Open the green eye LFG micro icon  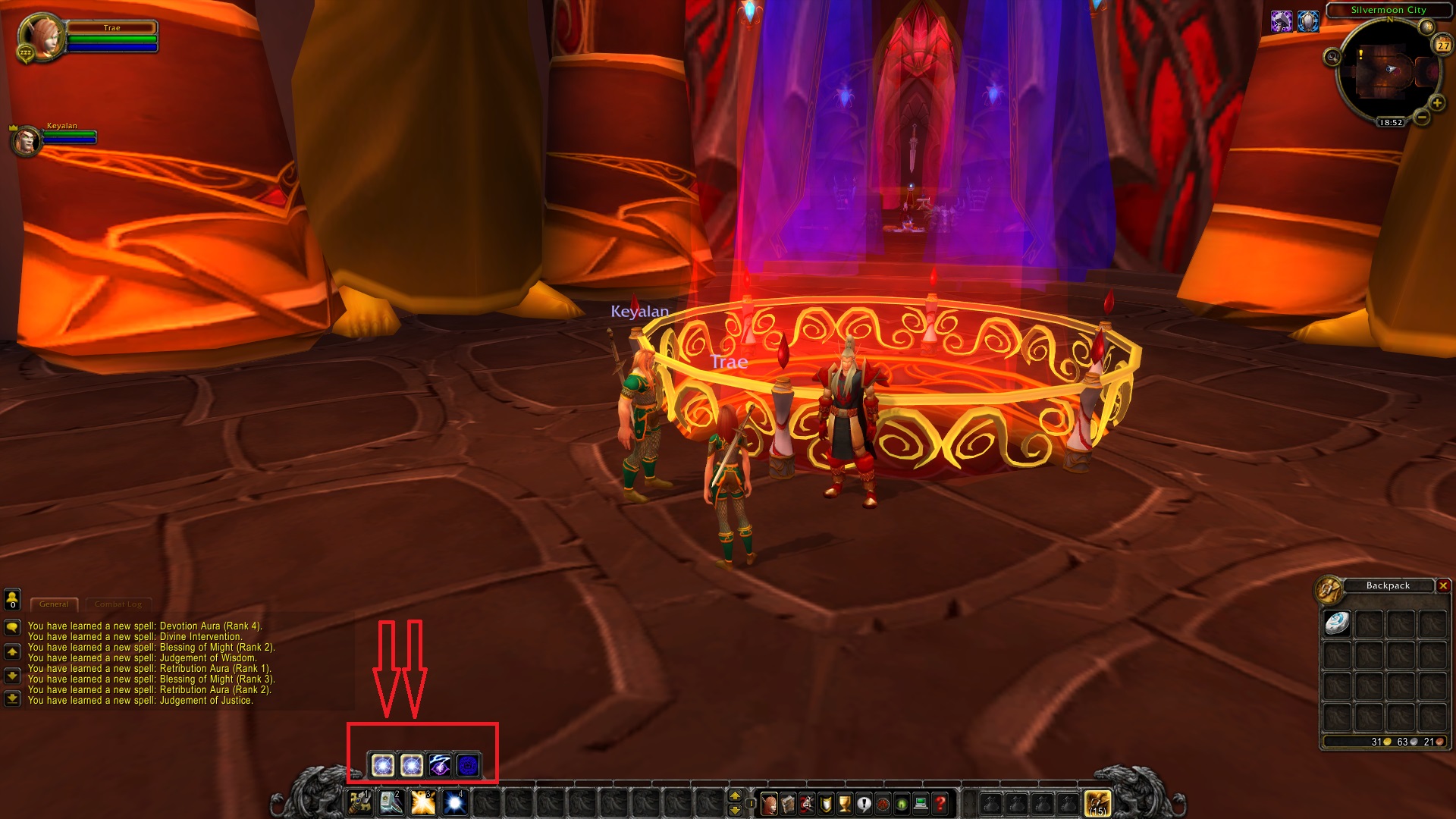pos(902,805)
